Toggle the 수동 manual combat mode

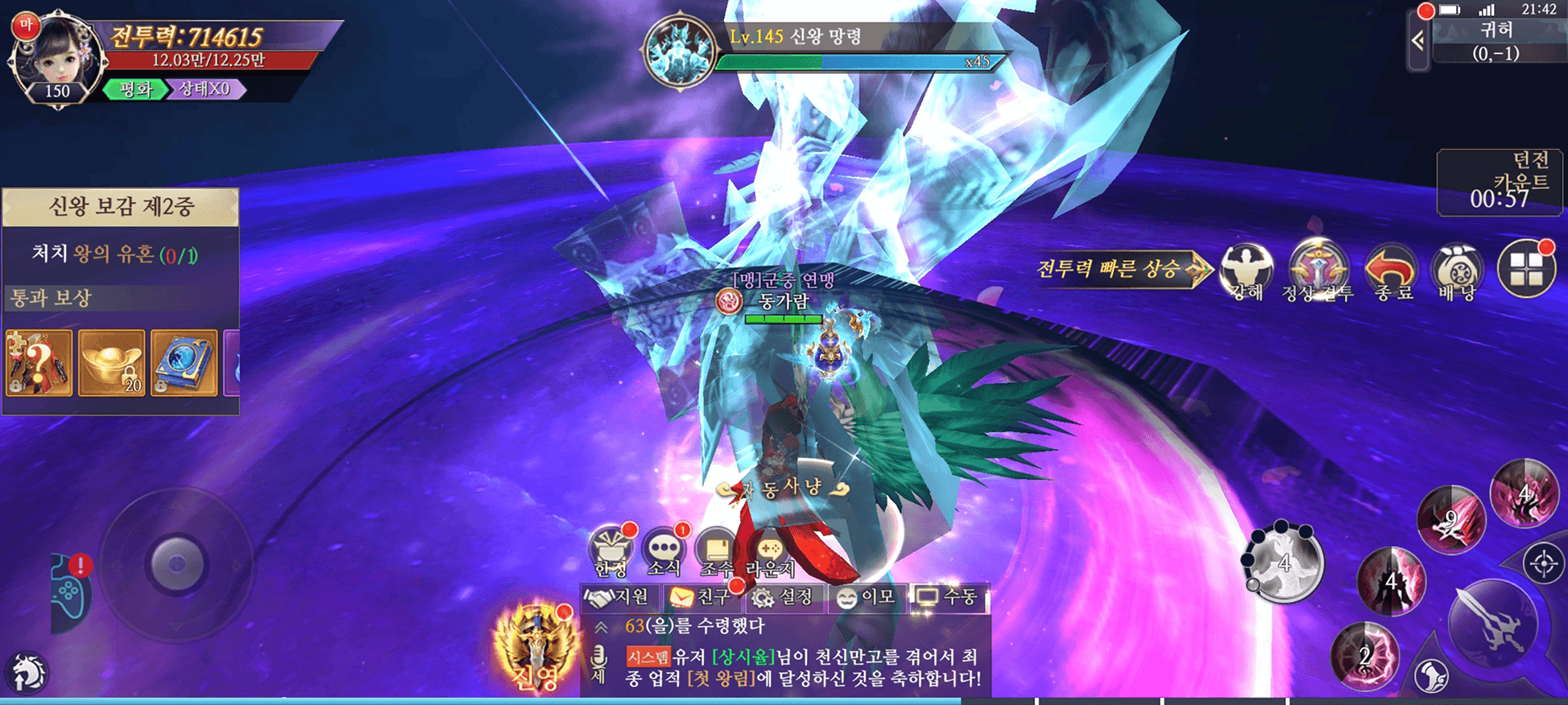coord(948,597)
